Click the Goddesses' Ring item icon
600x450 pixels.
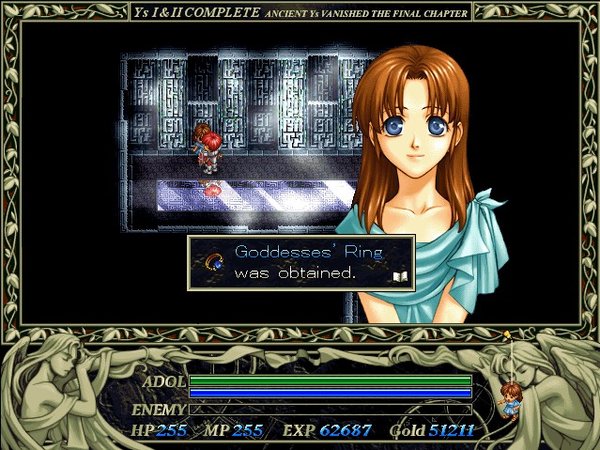(x=213, y=263)
